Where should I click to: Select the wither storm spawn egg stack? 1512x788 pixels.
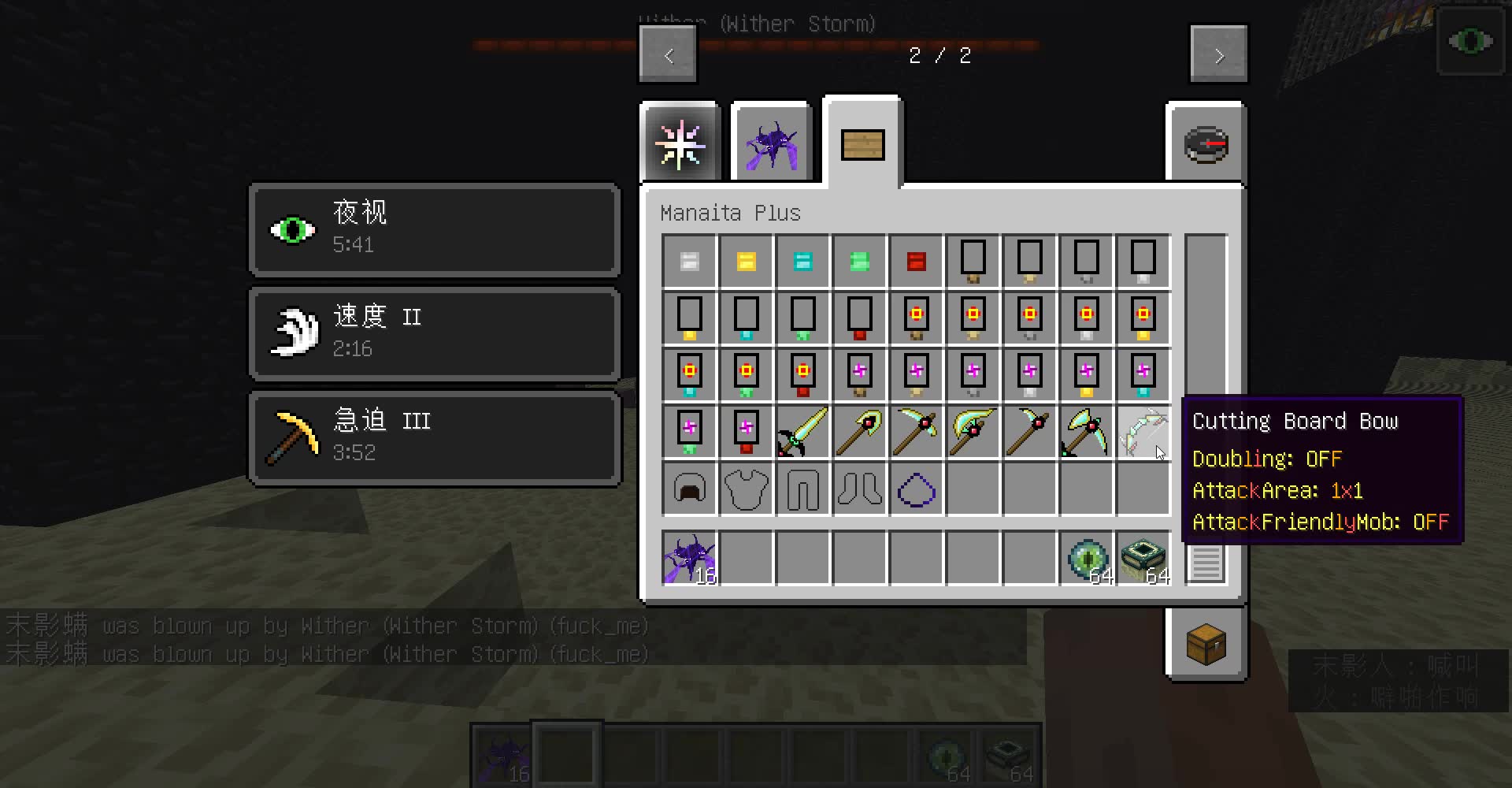pyautogui.click(x=689, y=558)
